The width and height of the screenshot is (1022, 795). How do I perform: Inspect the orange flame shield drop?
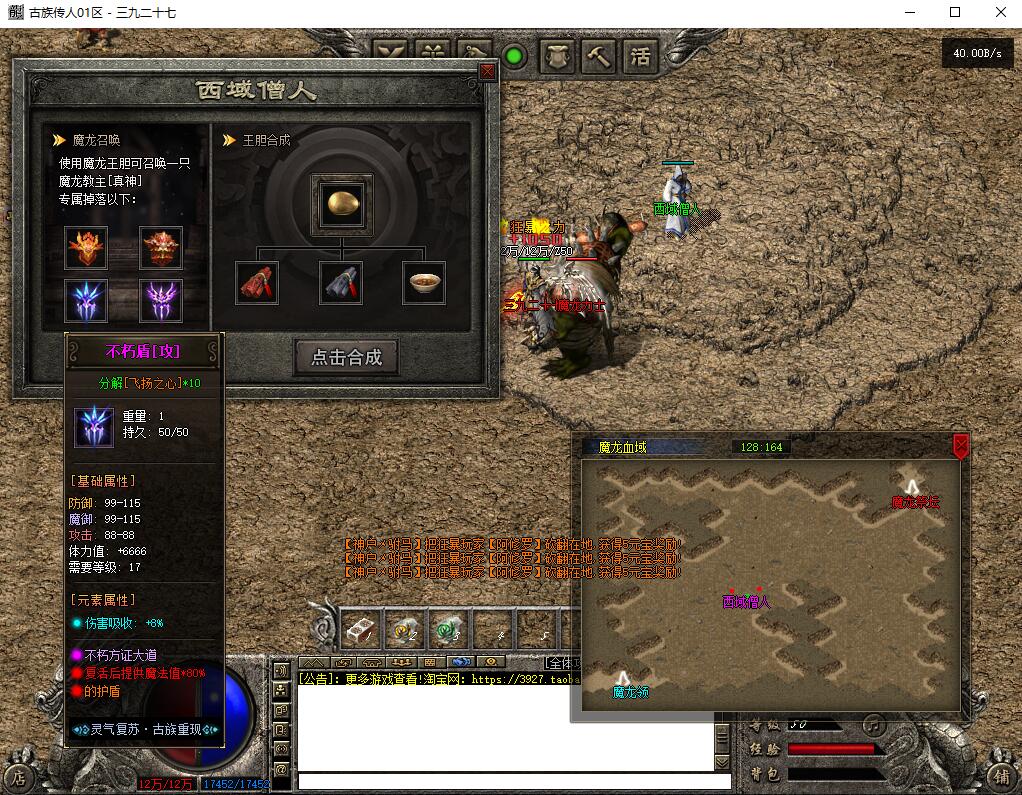coord(87,247)
